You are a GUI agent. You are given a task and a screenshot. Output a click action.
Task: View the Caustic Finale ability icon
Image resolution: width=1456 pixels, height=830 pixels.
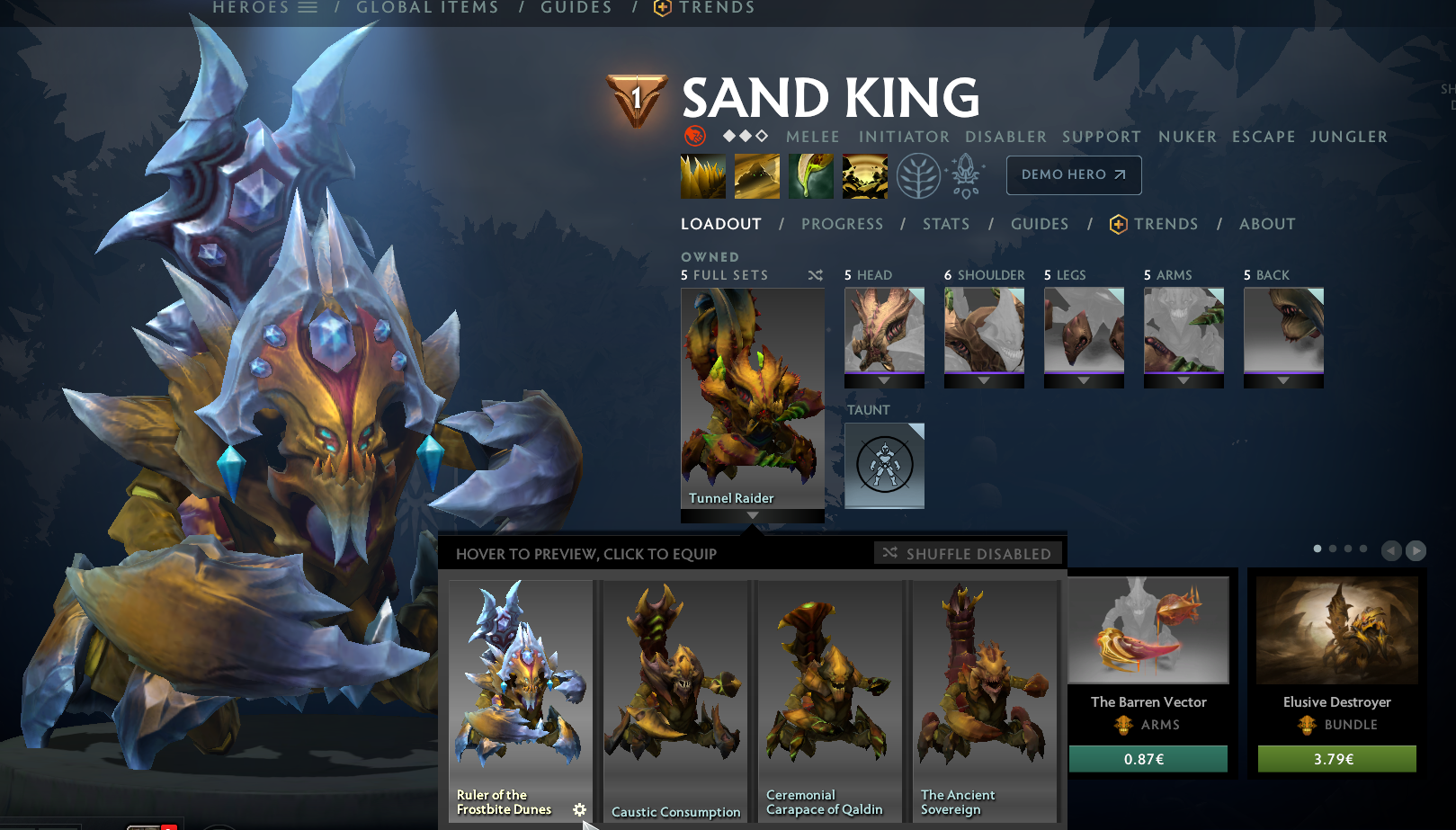(810, 175)
